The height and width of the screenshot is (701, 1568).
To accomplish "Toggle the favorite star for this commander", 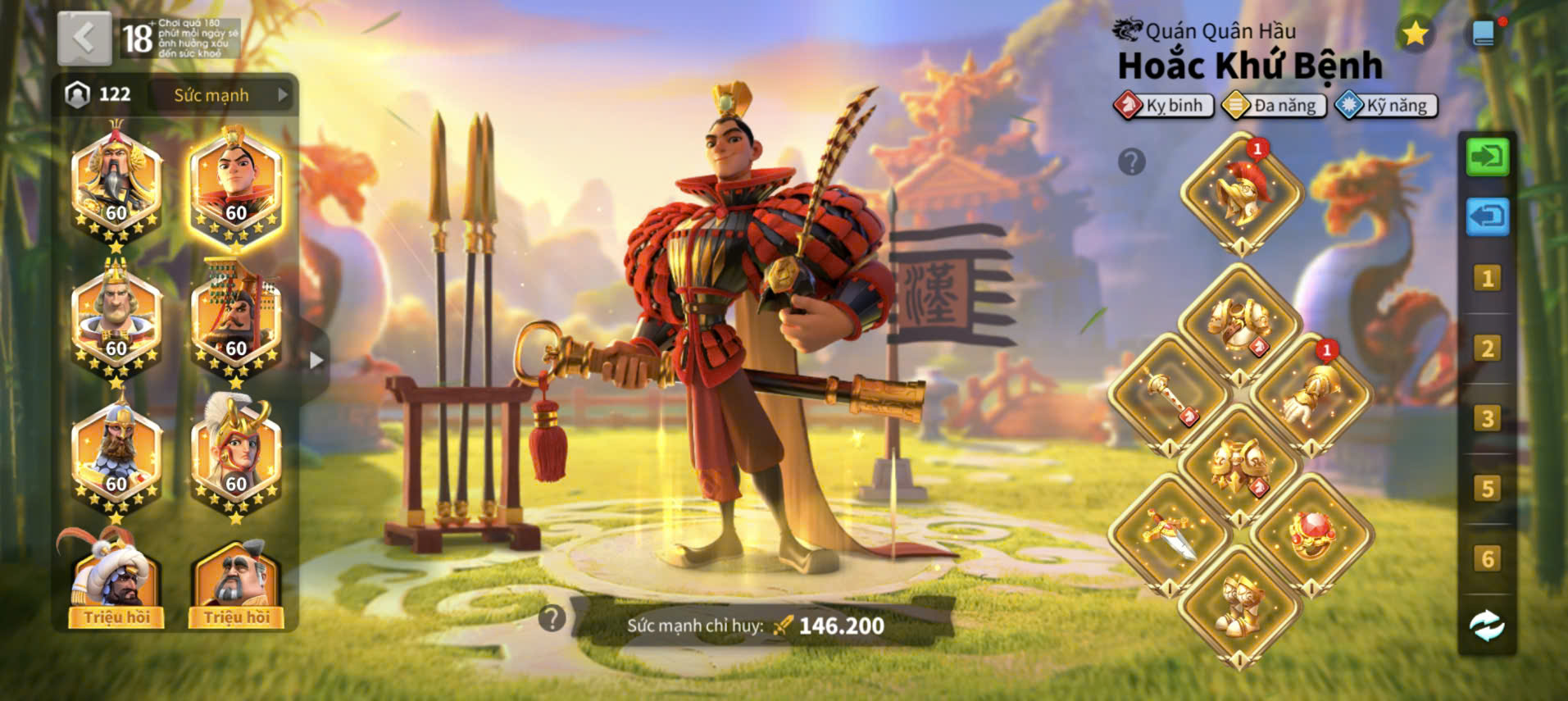I will click(x=1415, y=34).
